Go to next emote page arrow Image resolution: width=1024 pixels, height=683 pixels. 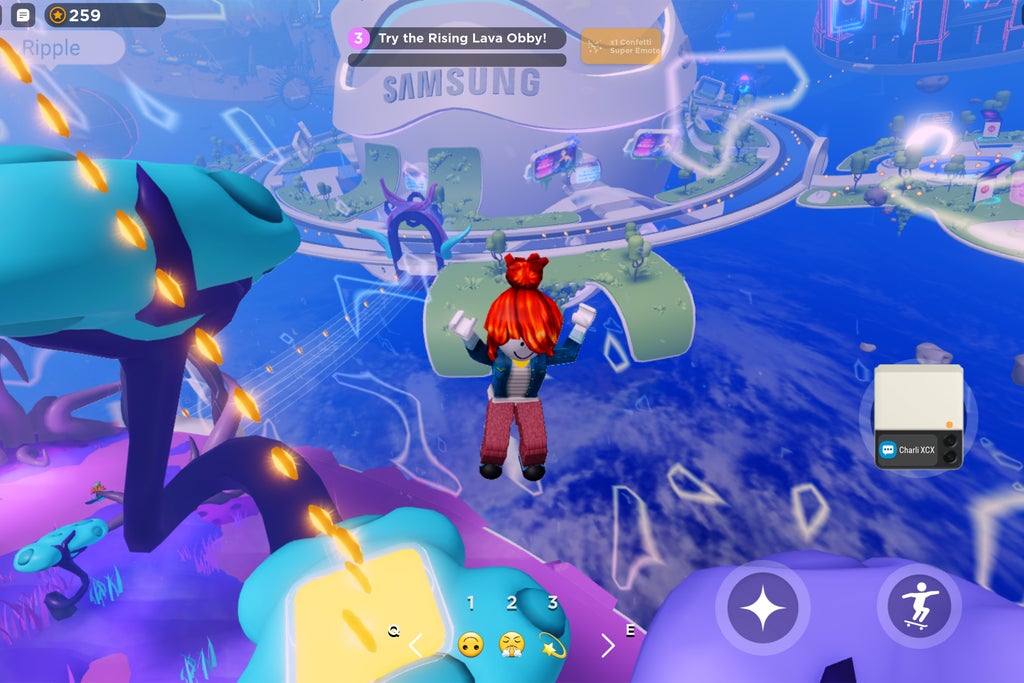coord(607,645)
